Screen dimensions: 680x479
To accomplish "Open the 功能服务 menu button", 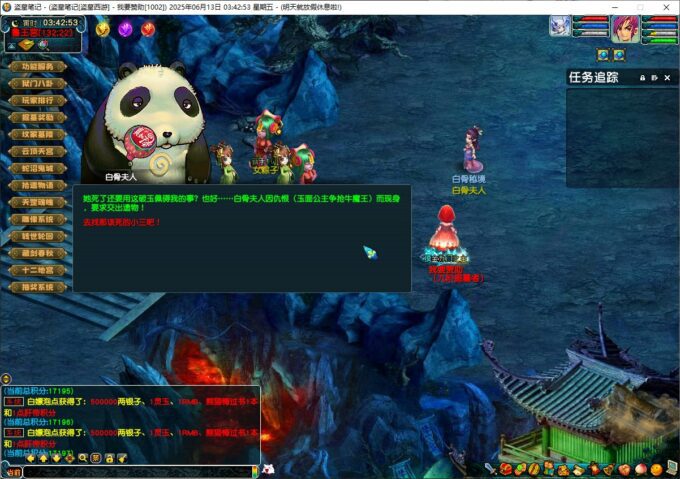I will [x=37, y=67].
